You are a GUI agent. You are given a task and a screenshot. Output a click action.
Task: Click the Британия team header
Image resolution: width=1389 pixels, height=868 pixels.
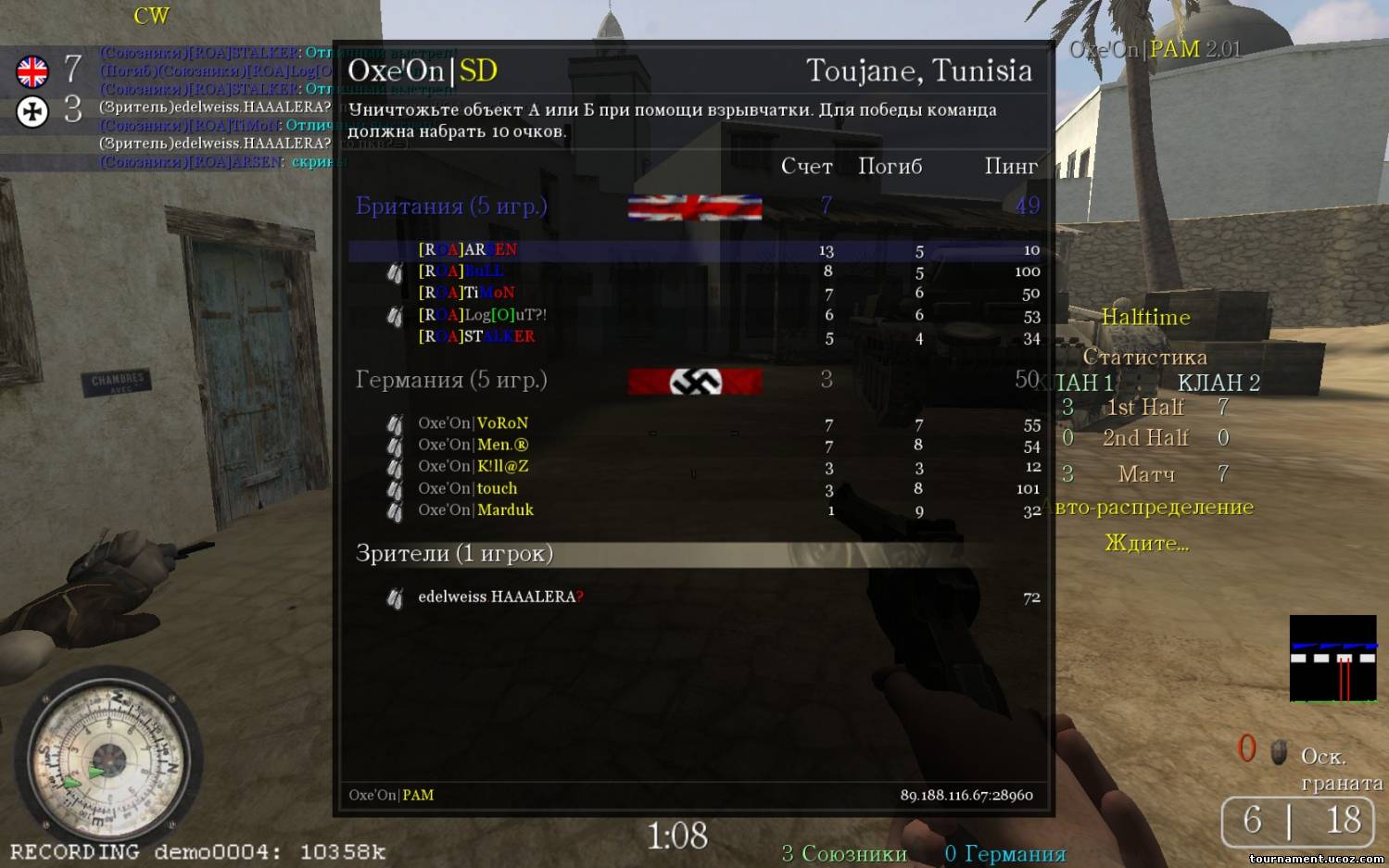tap(451, 206)
